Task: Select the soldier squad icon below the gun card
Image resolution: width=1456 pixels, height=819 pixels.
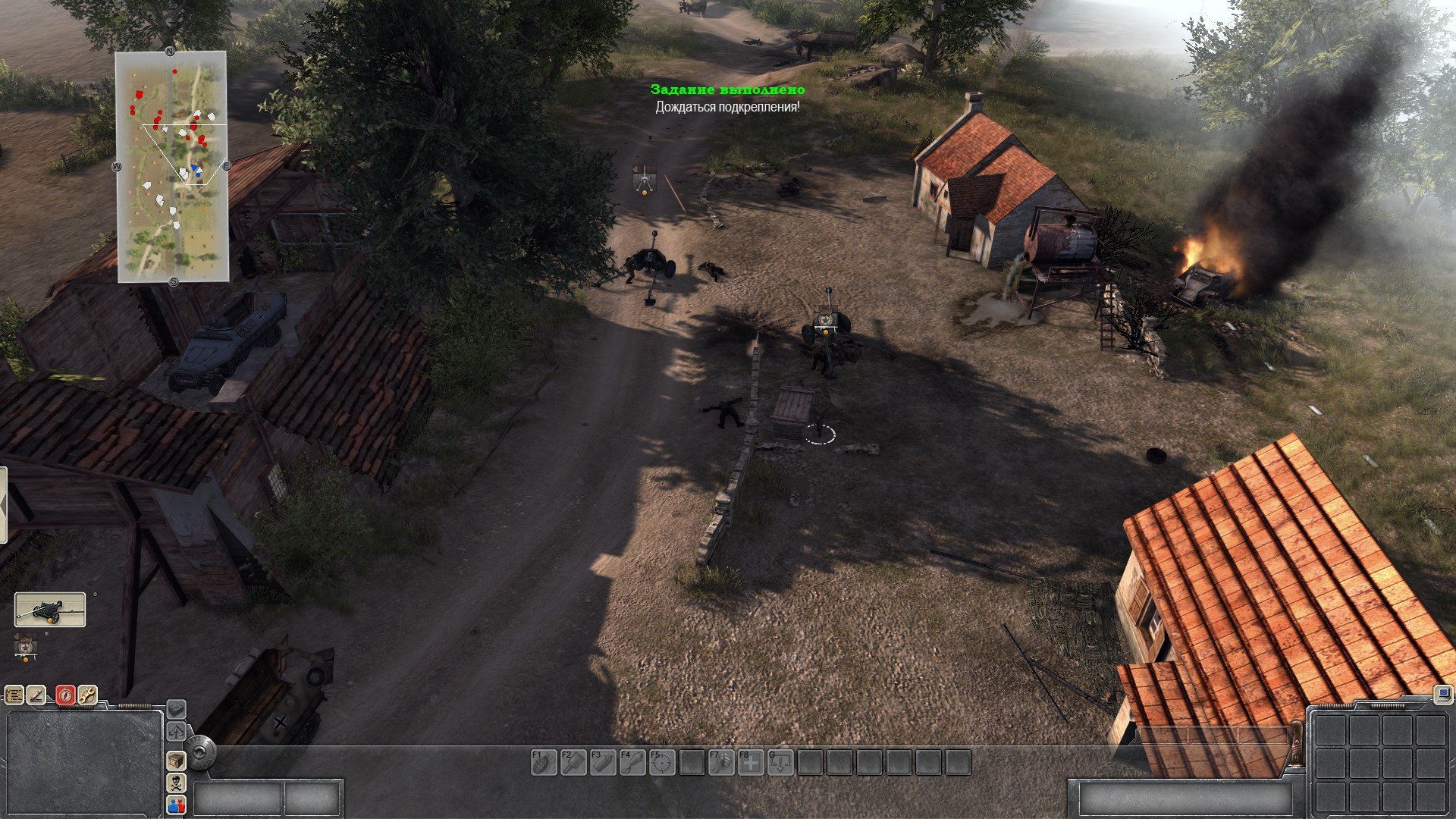Action: [27, 647]
